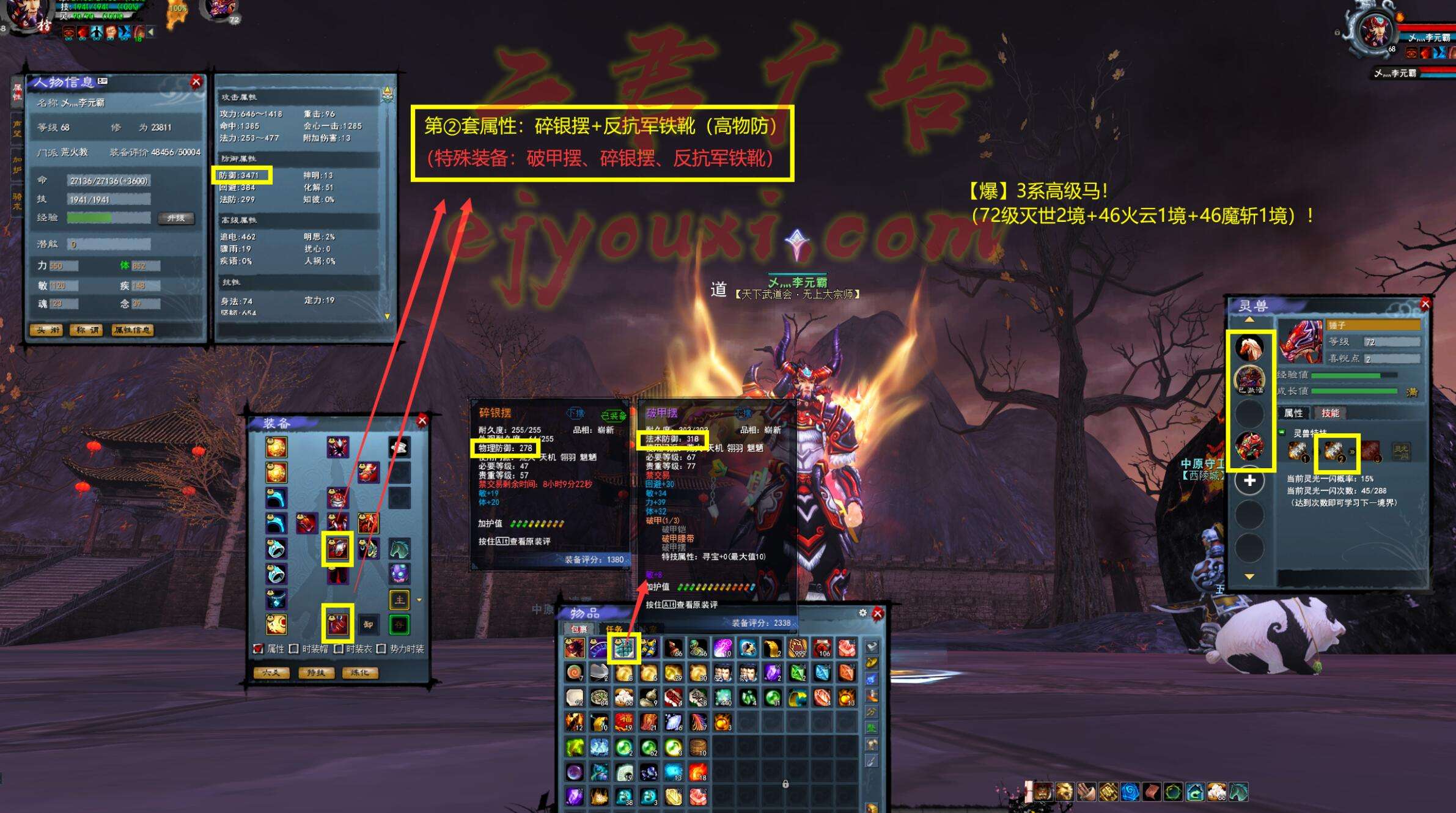The width and height of the screenshot is (1456, 813).
Task: Close the 装备 equipment window
Action: (x=422, y=421)
